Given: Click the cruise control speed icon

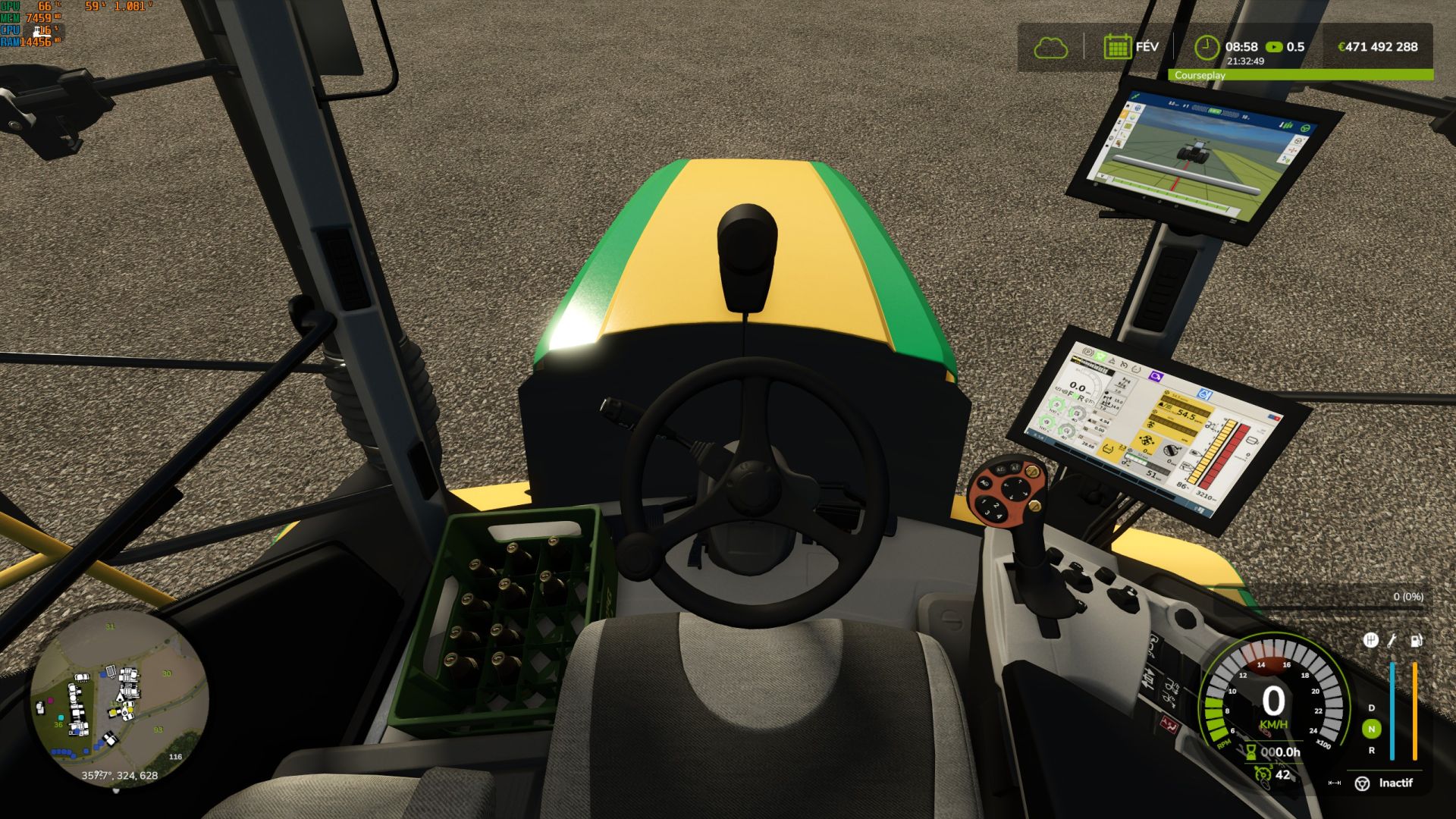Looking at the screenshot, I should click(1262, 774).
